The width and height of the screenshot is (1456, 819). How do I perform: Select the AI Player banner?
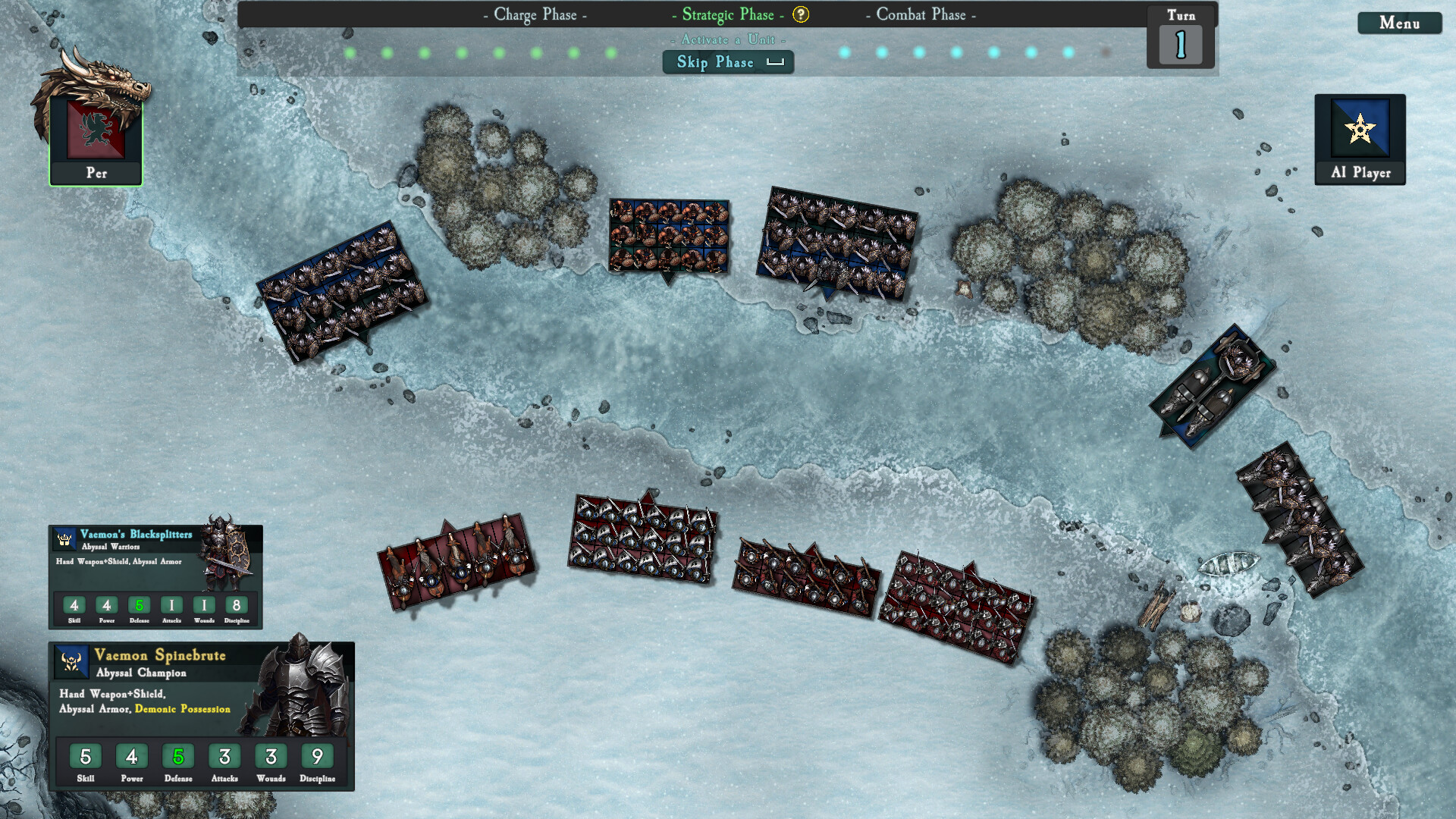click(x=1360, y=140)
